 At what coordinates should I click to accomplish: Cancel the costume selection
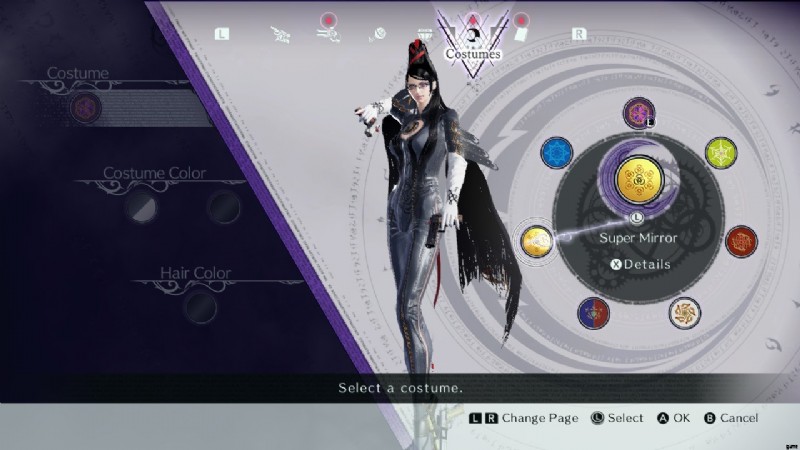[729, 418]
